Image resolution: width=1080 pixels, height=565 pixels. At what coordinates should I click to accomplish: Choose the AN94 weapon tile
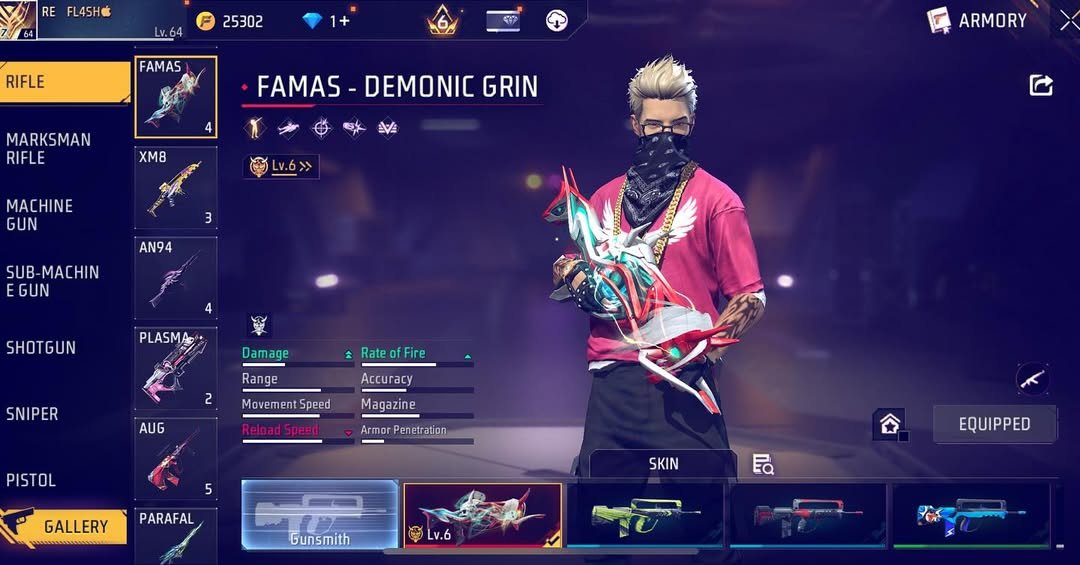[x=176, y=278]
